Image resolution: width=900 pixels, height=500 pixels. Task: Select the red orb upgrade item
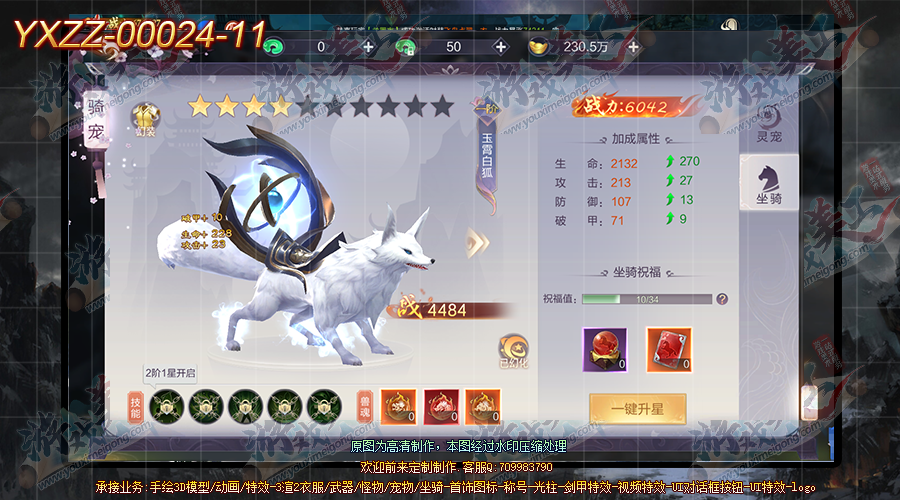[604, 349]
